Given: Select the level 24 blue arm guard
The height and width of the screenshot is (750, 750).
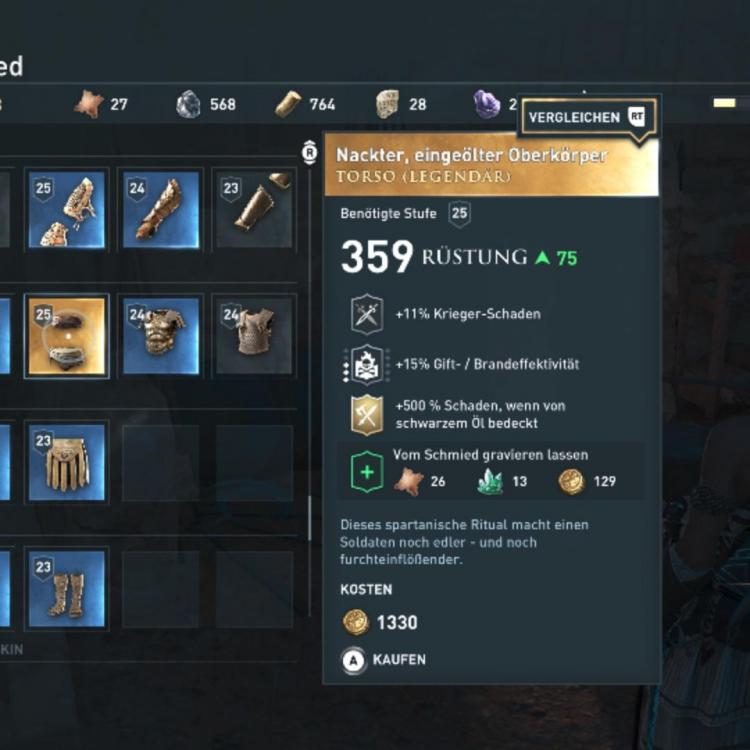Looking at the screenshot, I should click(x=160, y=208).
